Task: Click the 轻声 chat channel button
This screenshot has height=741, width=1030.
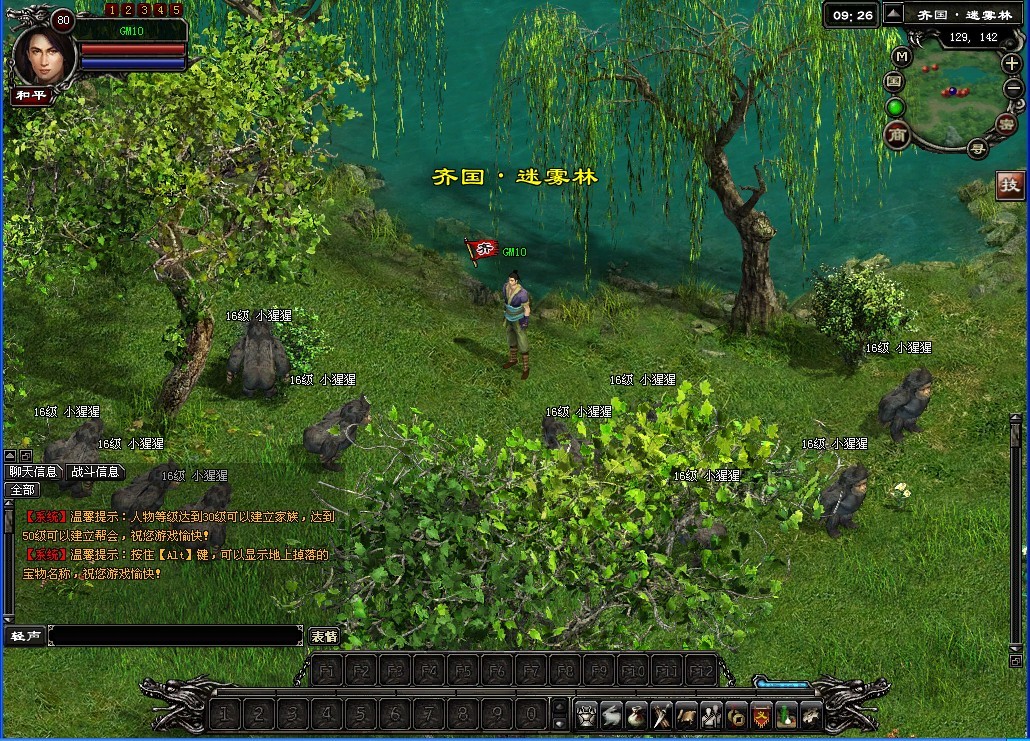Action: [x=24, y=636]
